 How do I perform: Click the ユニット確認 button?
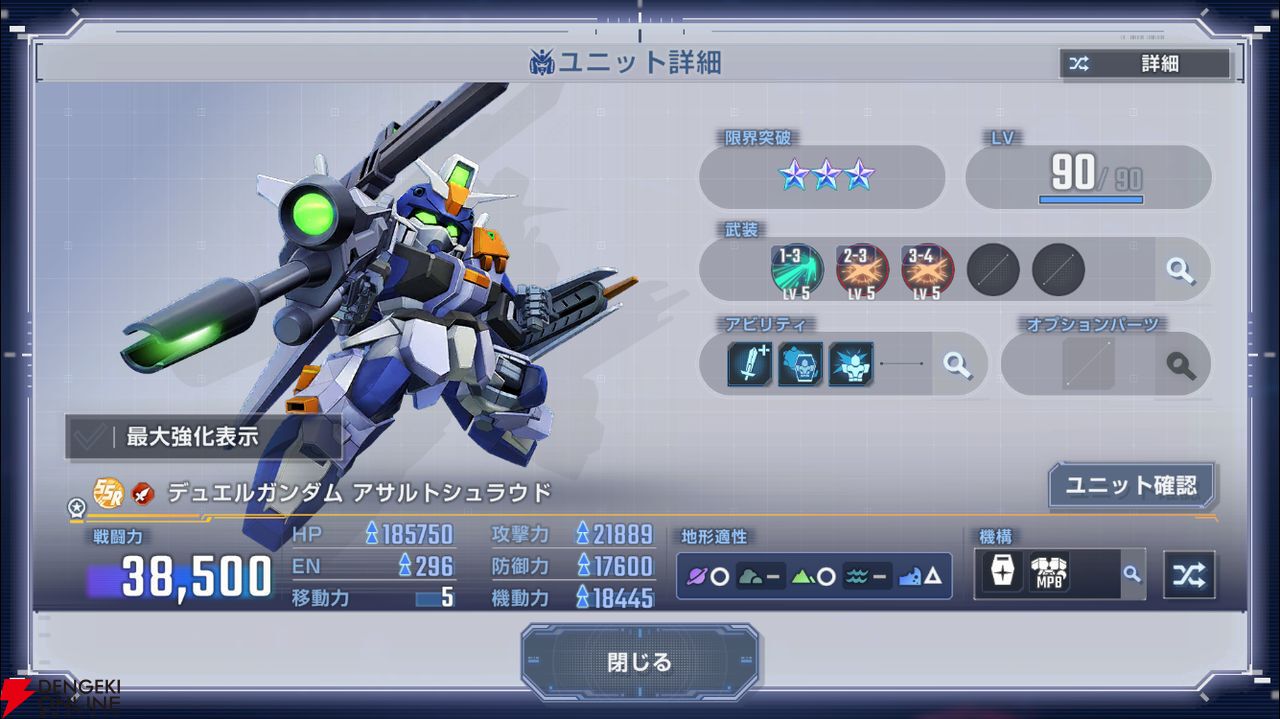(1131, 486)
